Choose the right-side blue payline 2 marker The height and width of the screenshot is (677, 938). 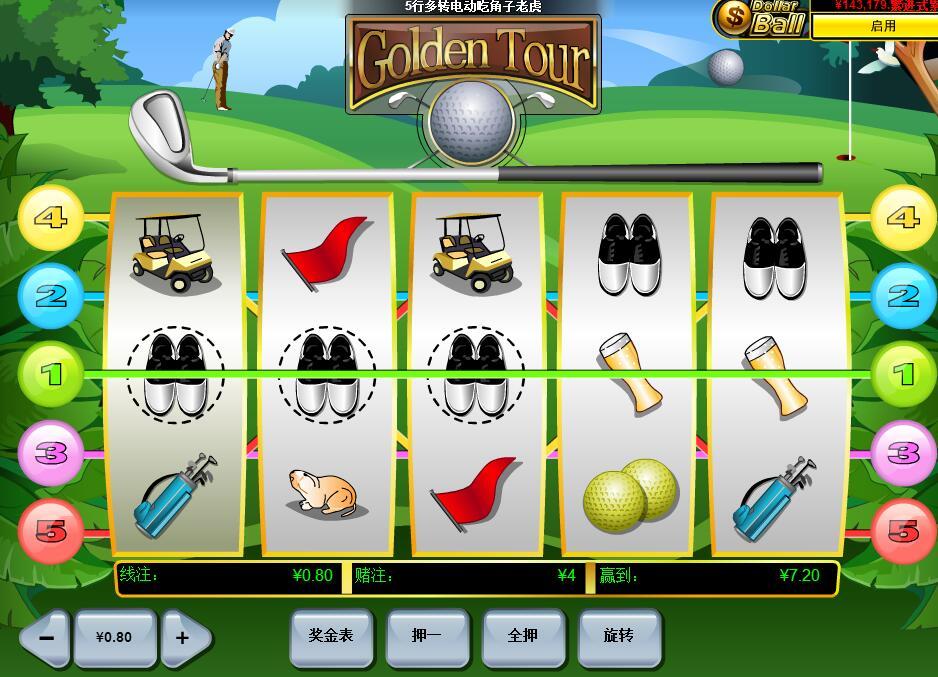[x=903, y=296]
